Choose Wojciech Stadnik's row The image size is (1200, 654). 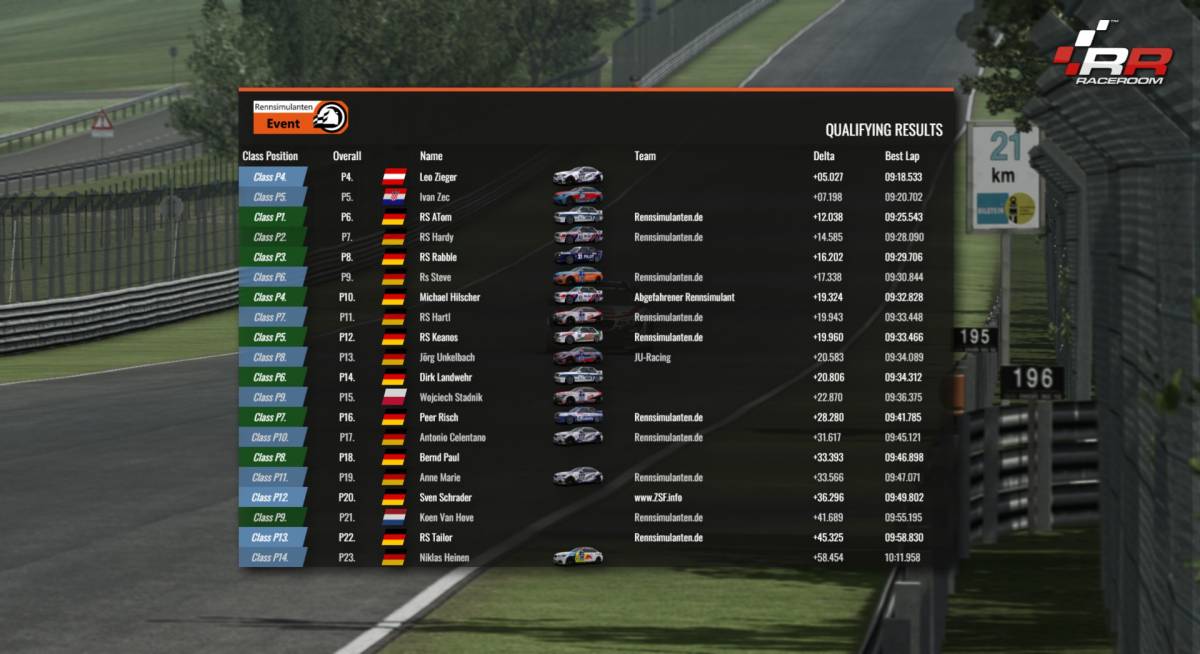point(450,397)
